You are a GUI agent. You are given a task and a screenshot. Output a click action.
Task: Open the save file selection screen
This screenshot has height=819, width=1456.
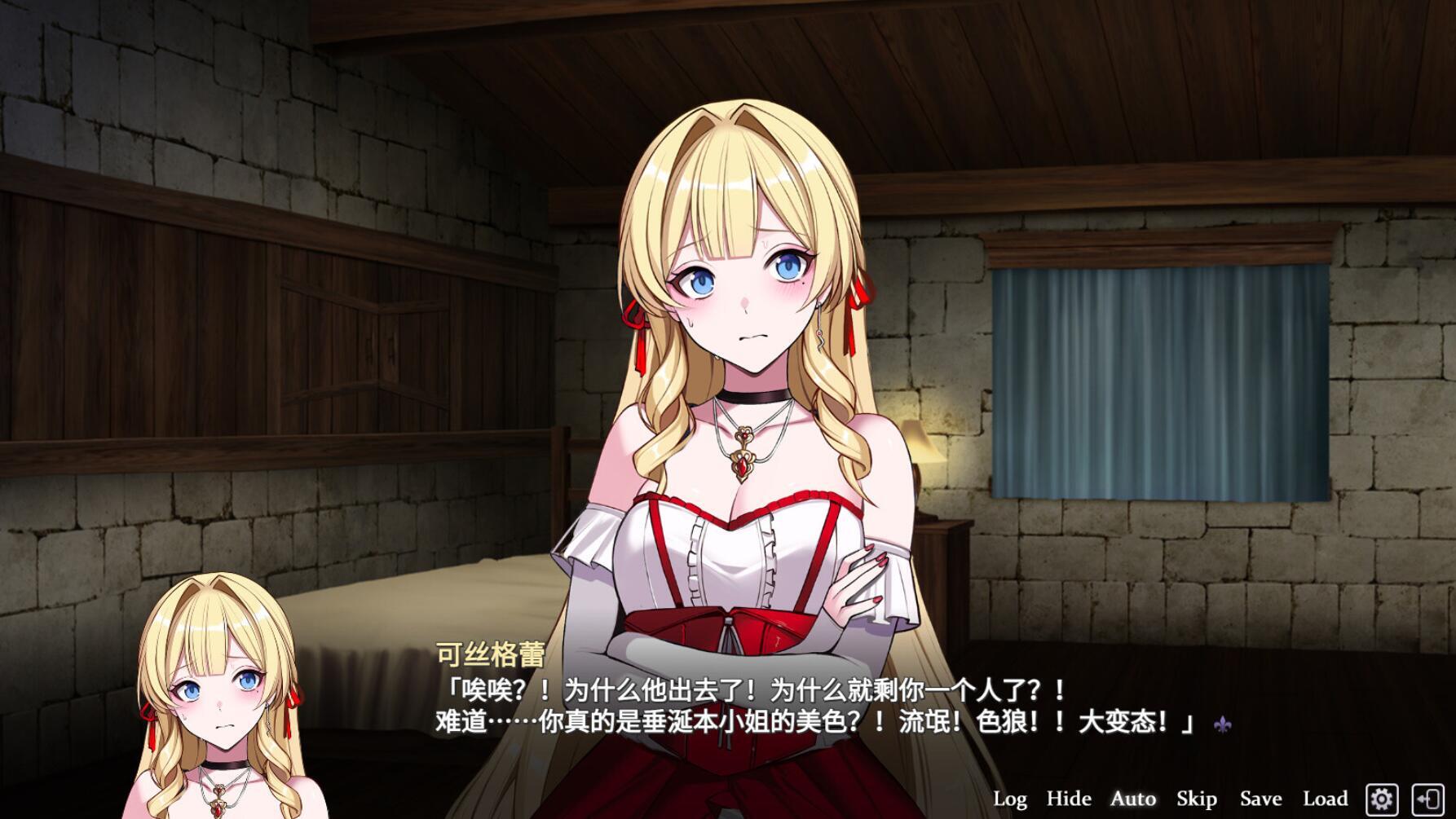coord(1260,798)
